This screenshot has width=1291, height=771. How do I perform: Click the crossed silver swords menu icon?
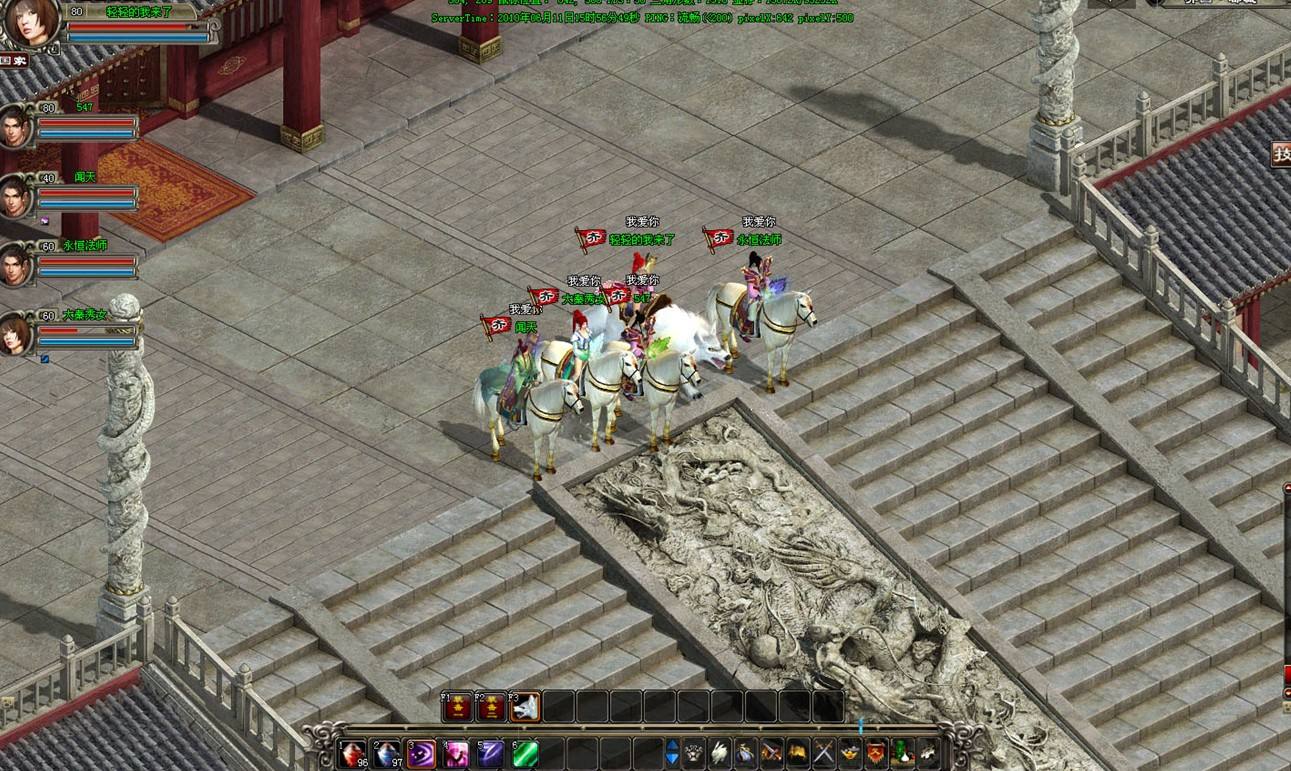tap(823, 752)
